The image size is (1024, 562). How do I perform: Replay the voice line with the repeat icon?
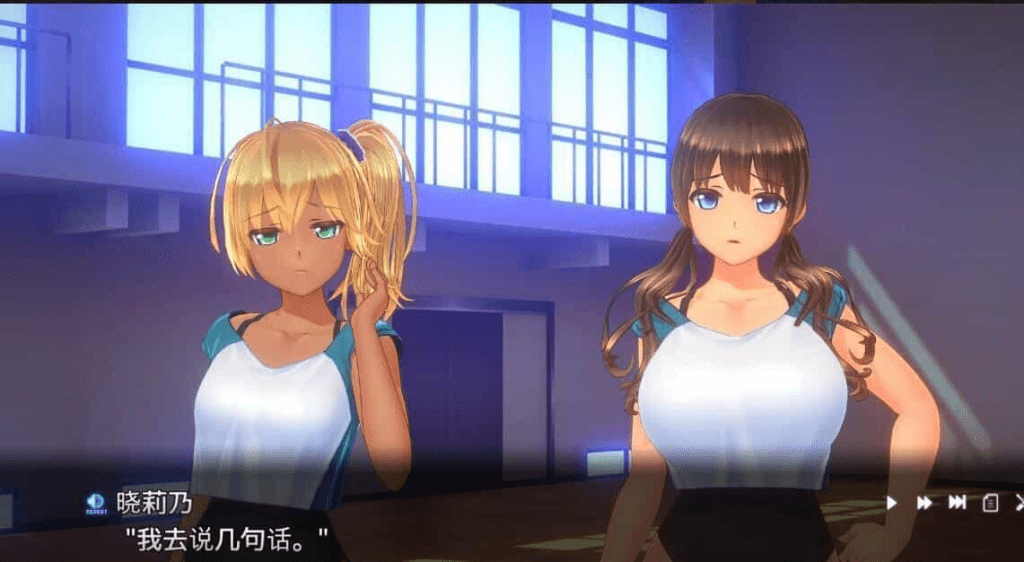tap(95, 501)
